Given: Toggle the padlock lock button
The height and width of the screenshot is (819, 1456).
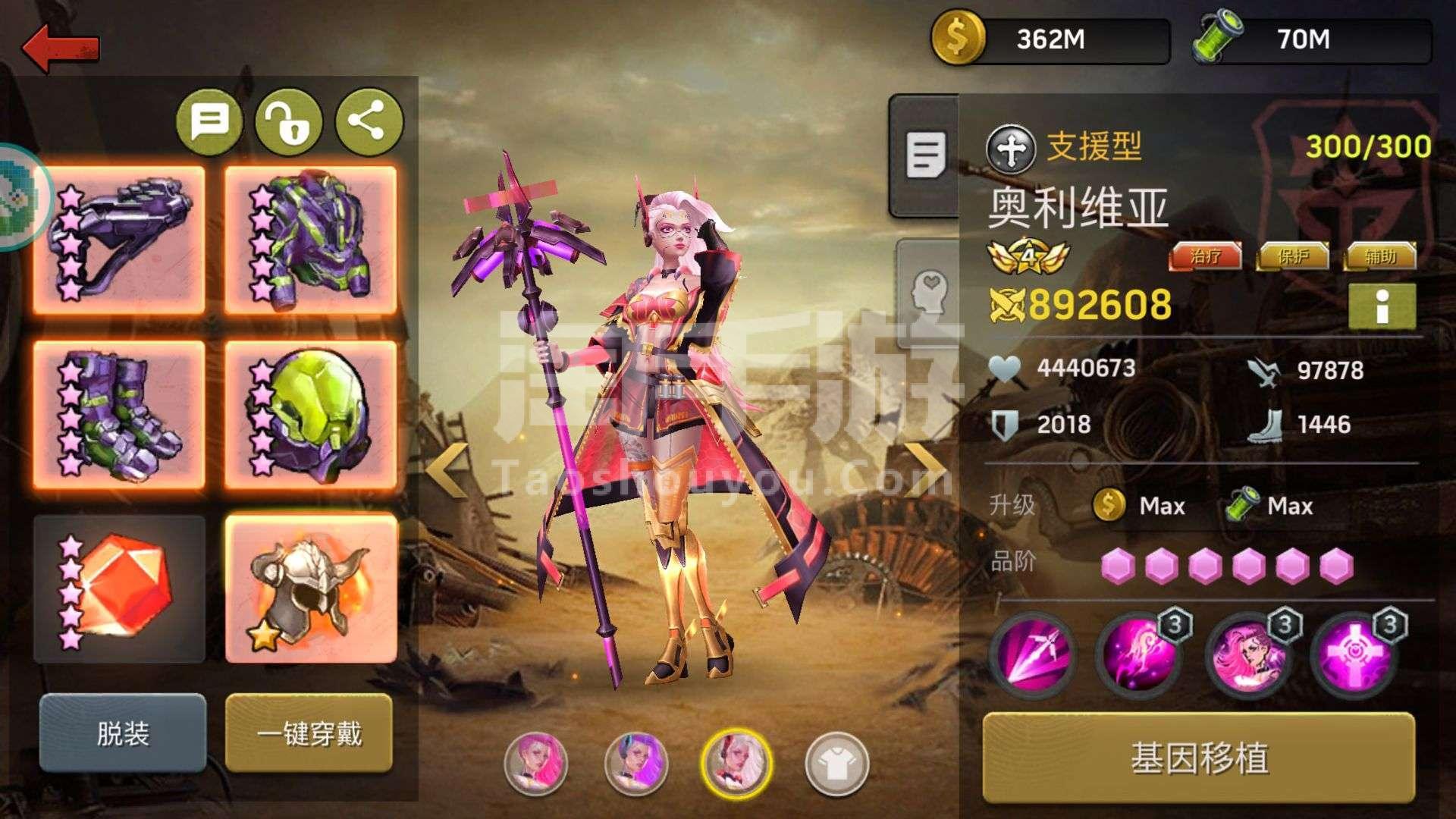Looking at the screenshot, I should (x=289, y=121).
